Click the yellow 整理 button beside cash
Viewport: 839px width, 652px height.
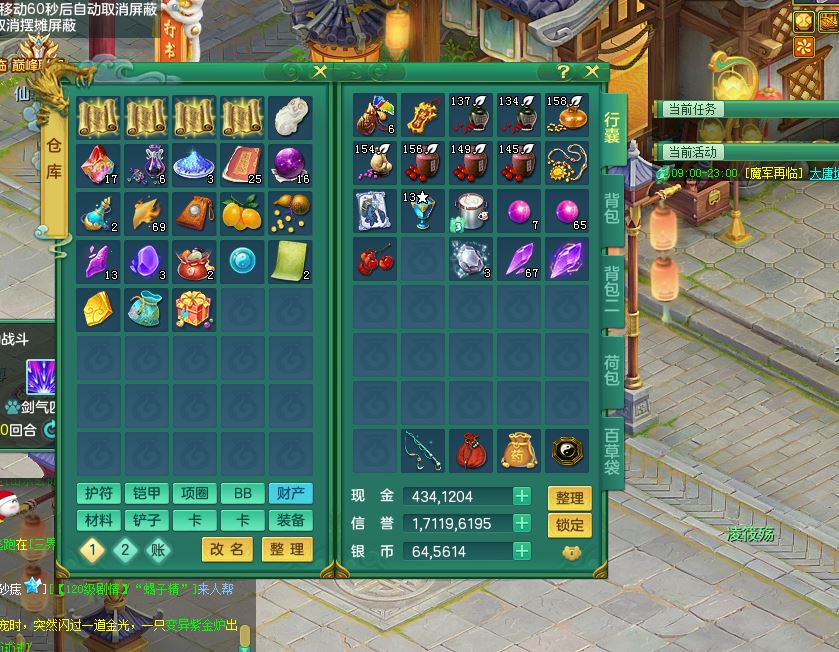click(569, 498)
